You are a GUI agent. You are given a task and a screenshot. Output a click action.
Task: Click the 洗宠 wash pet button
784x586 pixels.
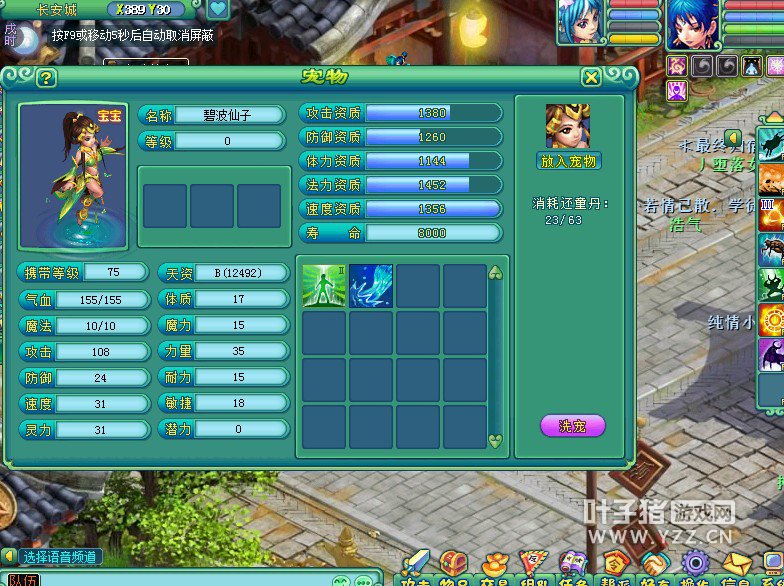pyautogui.click(x=573, y=426)
